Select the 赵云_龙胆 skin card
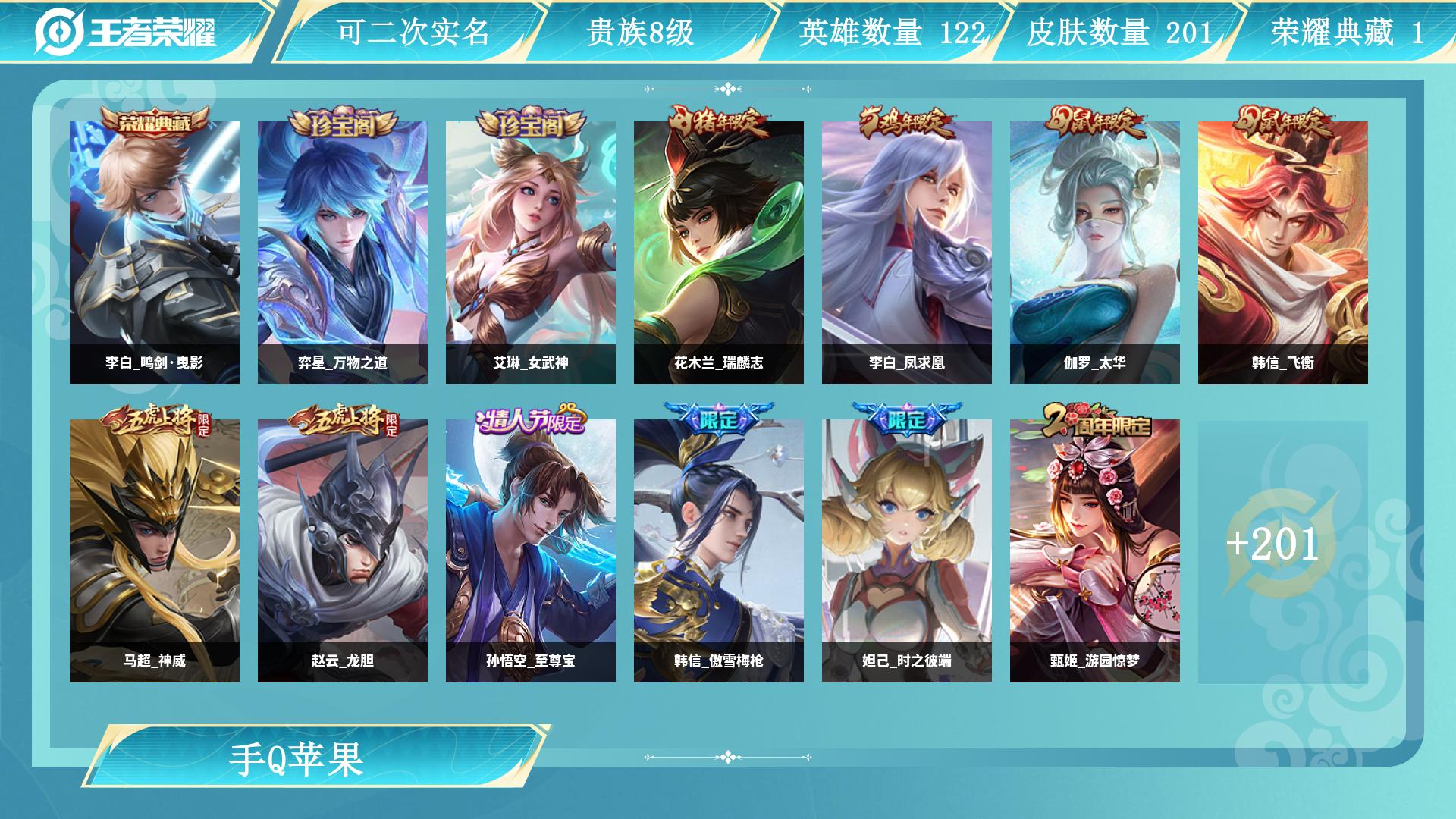 pos(343,551)
